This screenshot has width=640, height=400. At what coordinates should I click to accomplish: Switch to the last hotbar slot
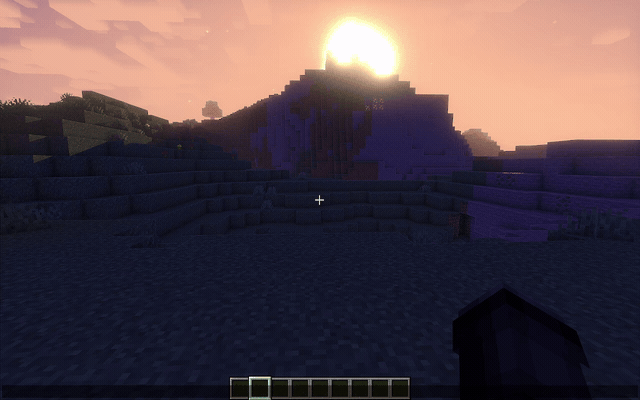click(400, 388)
